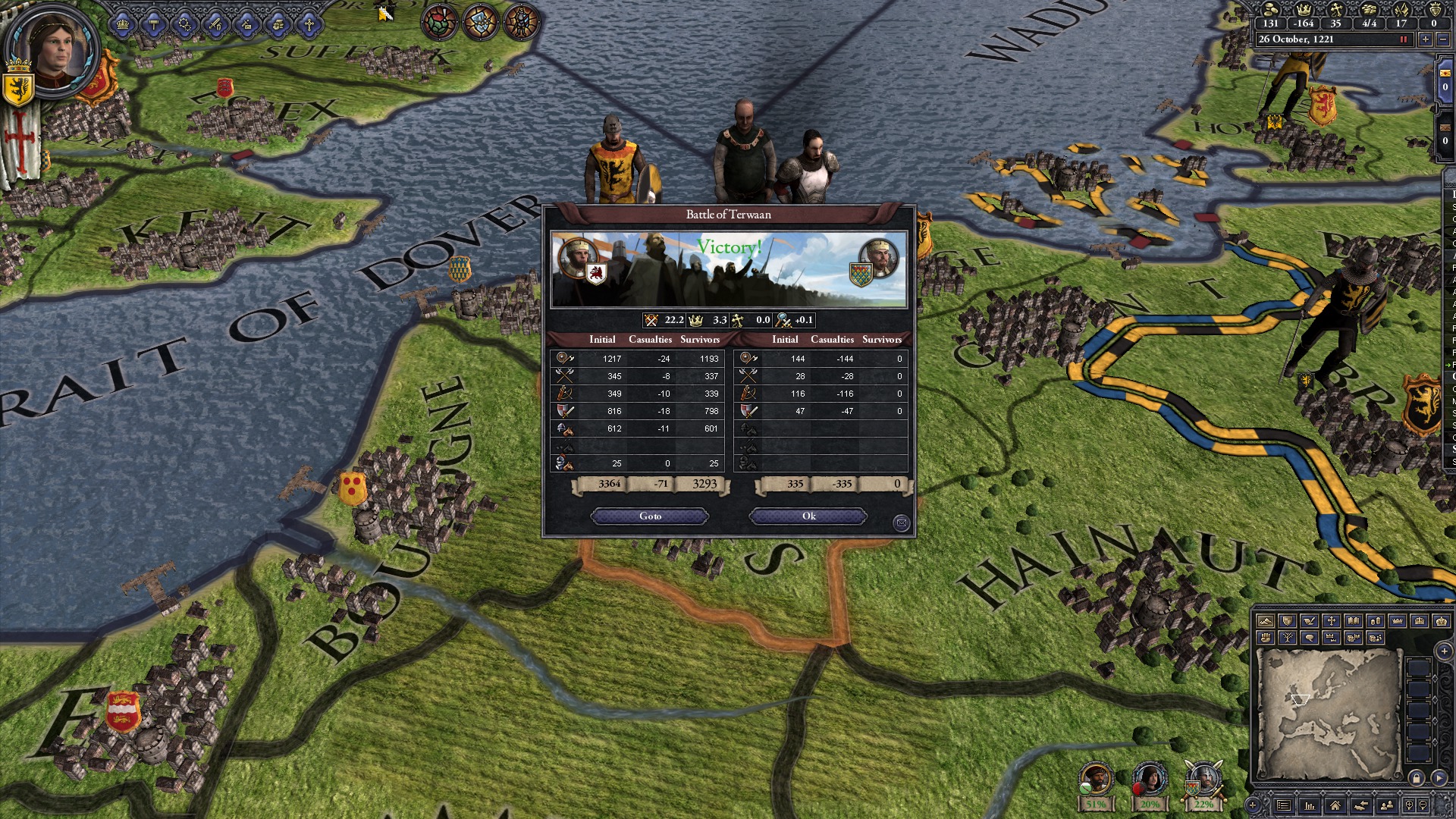Click the prestige crown icon showing -164

(x=1304, y=11)
